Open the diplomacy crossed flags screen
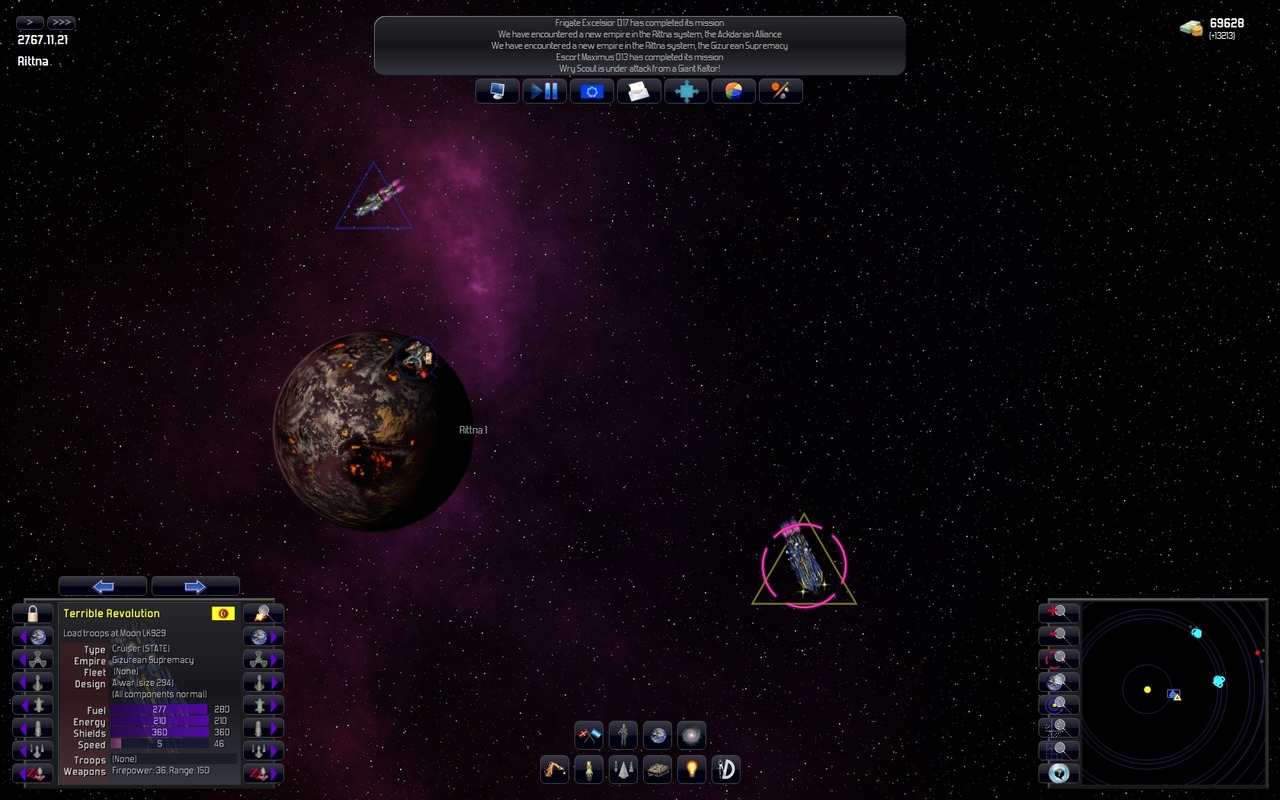1280x800 pixels. coord(589,735)
